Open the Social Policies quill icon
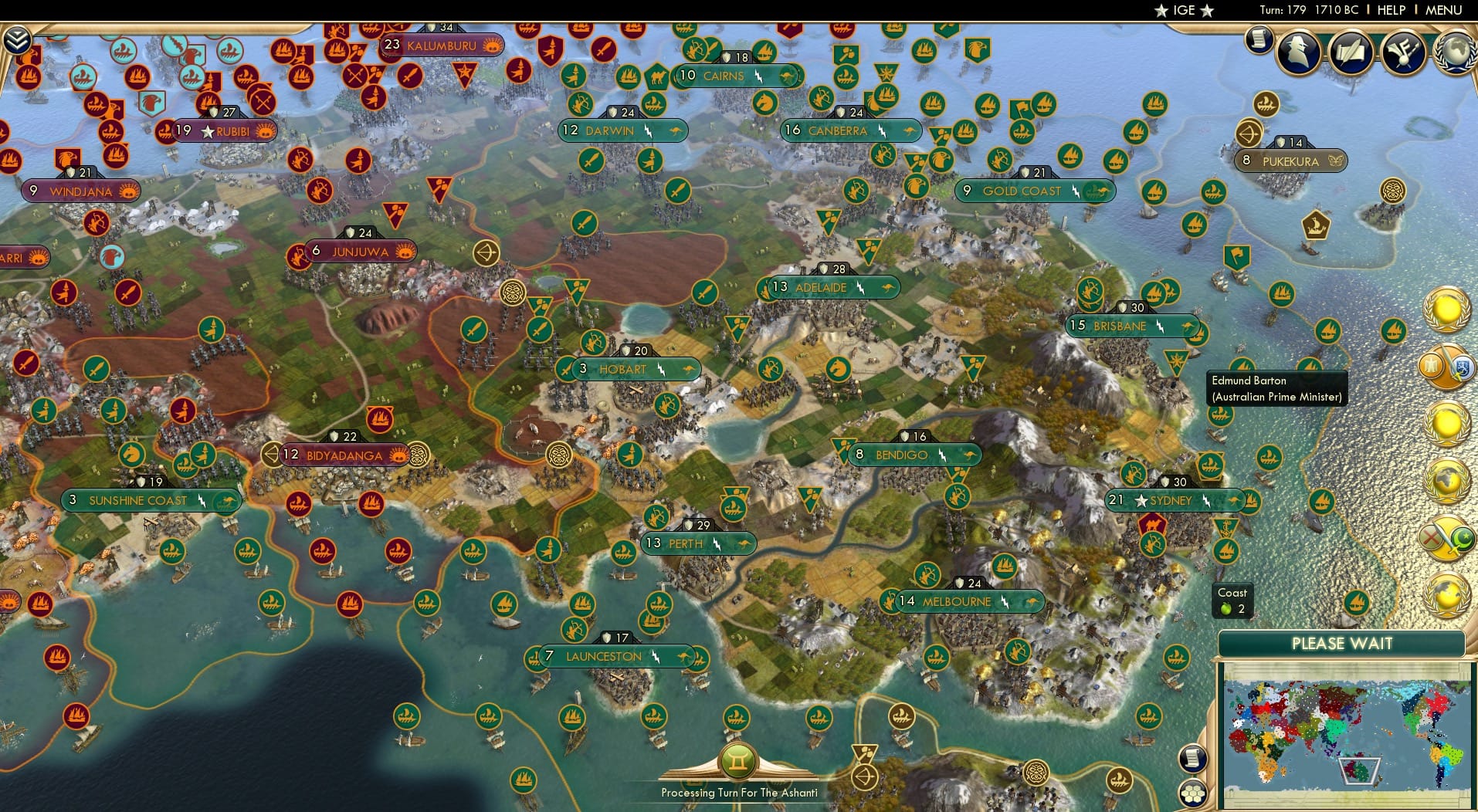Image resolution: width=1478 pixels, height=812 pixels. (x=1350, y=52)
